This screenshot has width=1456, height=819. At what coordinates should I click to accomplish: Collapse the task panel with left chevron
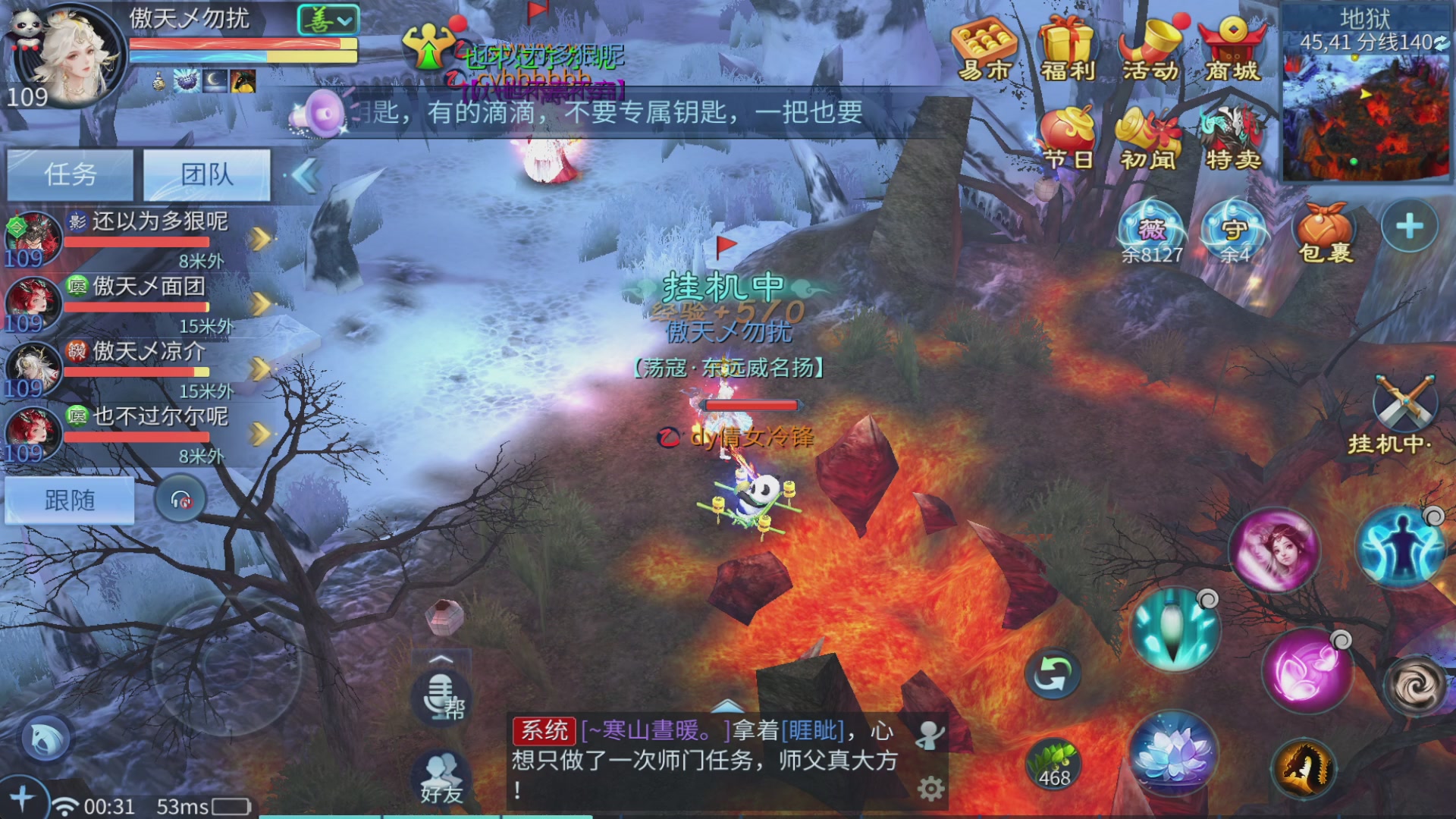(x=305, y=175)
